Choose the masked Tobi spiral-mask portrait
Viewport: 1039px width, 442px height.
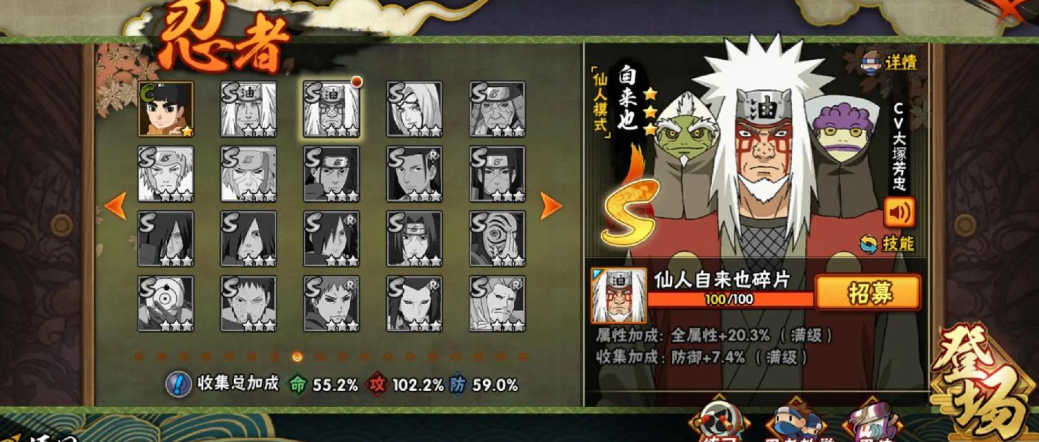(165, 303)
